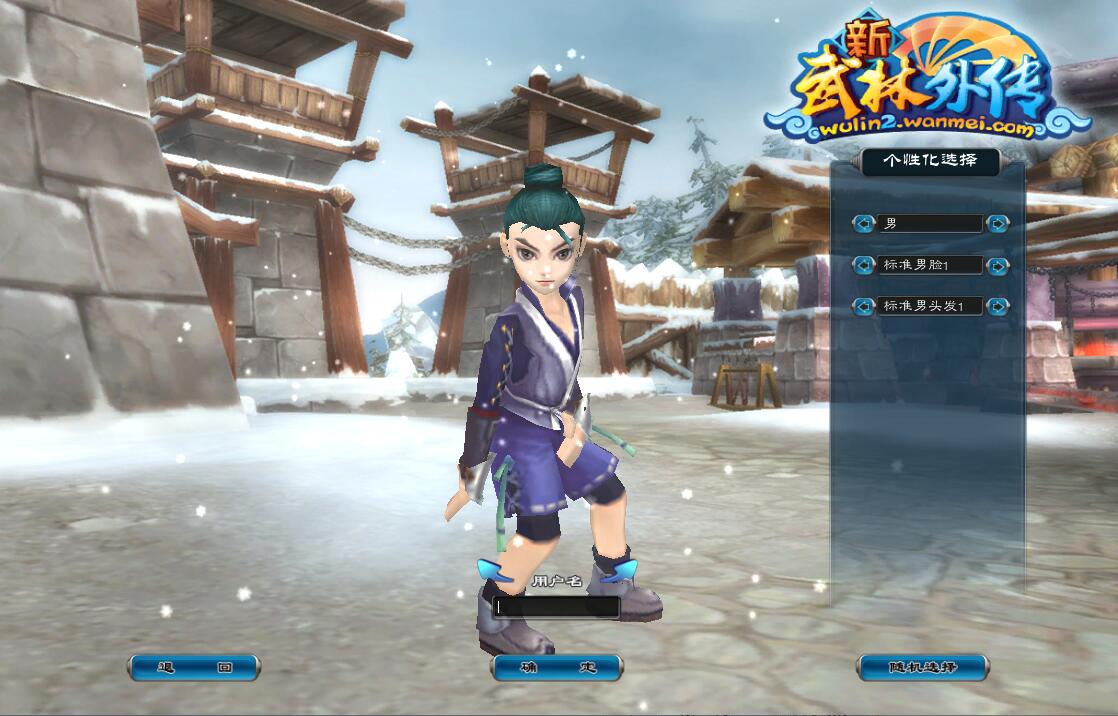Switch gender with right arrow beside 男
This screenshot has width=1118, height=716.
pos(997,224)
